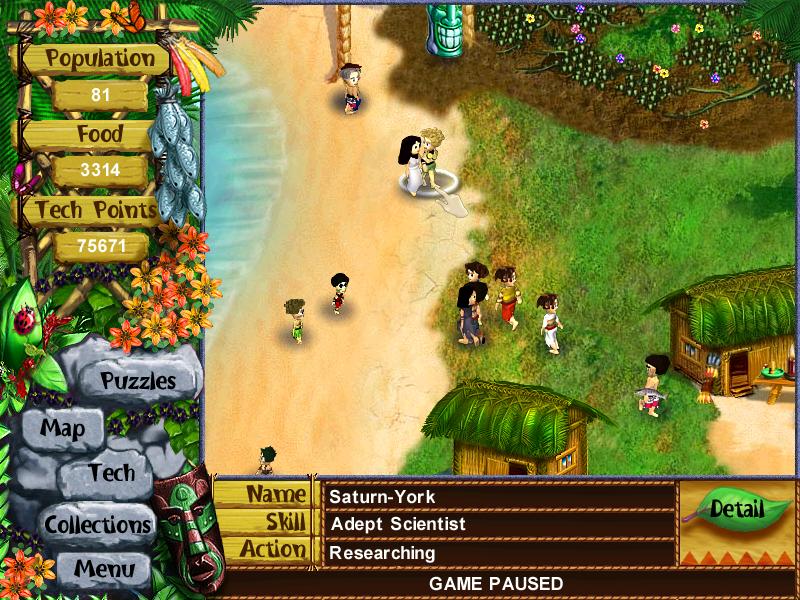Click the Detail leaf button
This screenshot has width=800, height=600.
click(736, 509)
